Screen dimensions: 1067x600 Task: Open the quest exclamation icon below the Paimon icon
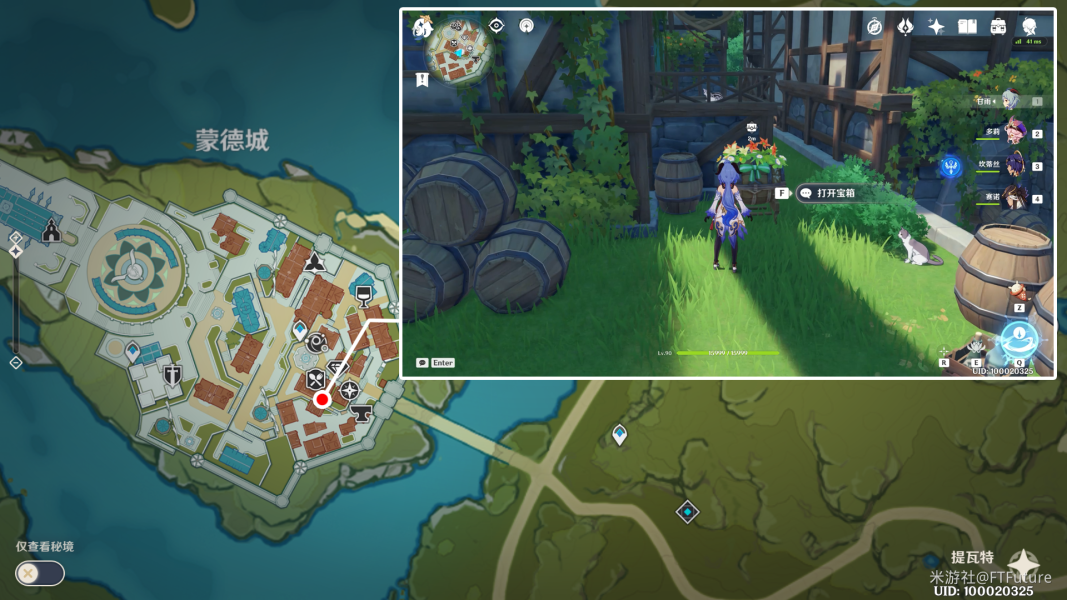422,79
